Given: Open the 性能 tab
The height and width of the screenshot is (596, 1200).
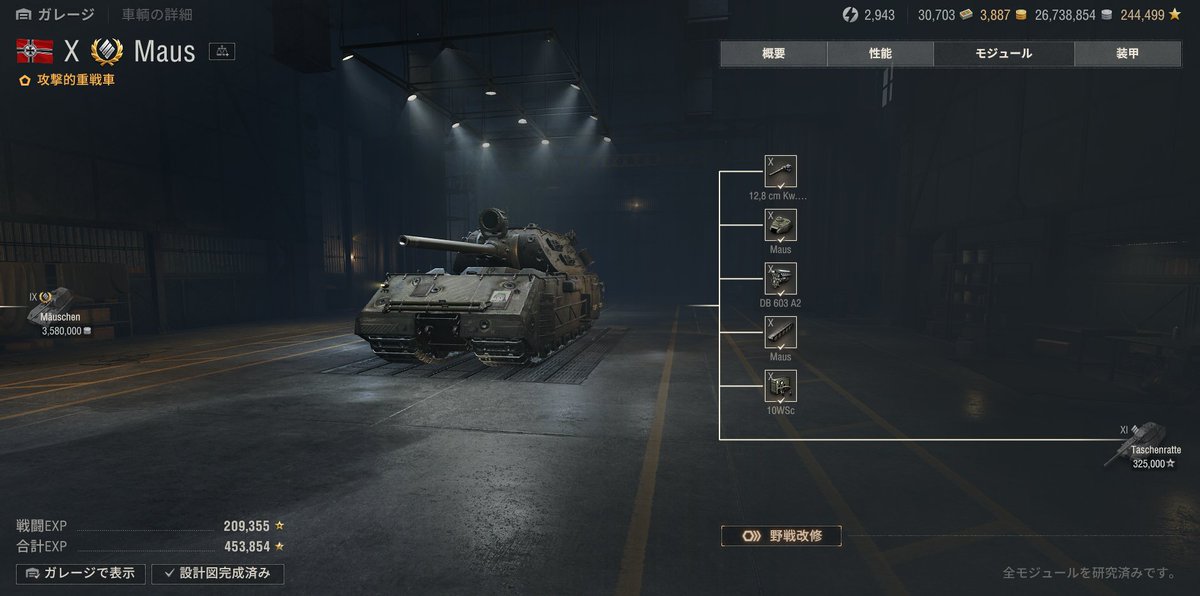Looking at the screenshot, I should [880, 54].
